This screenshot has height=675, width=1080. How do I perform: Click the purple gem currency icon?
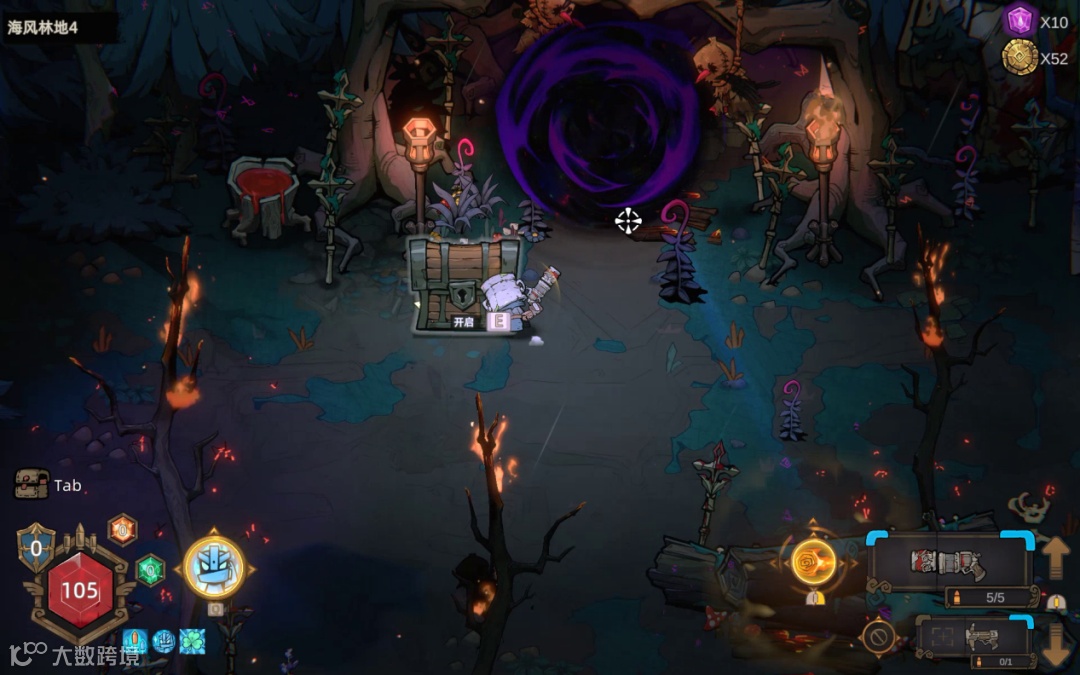click(x=1020, y=21)
